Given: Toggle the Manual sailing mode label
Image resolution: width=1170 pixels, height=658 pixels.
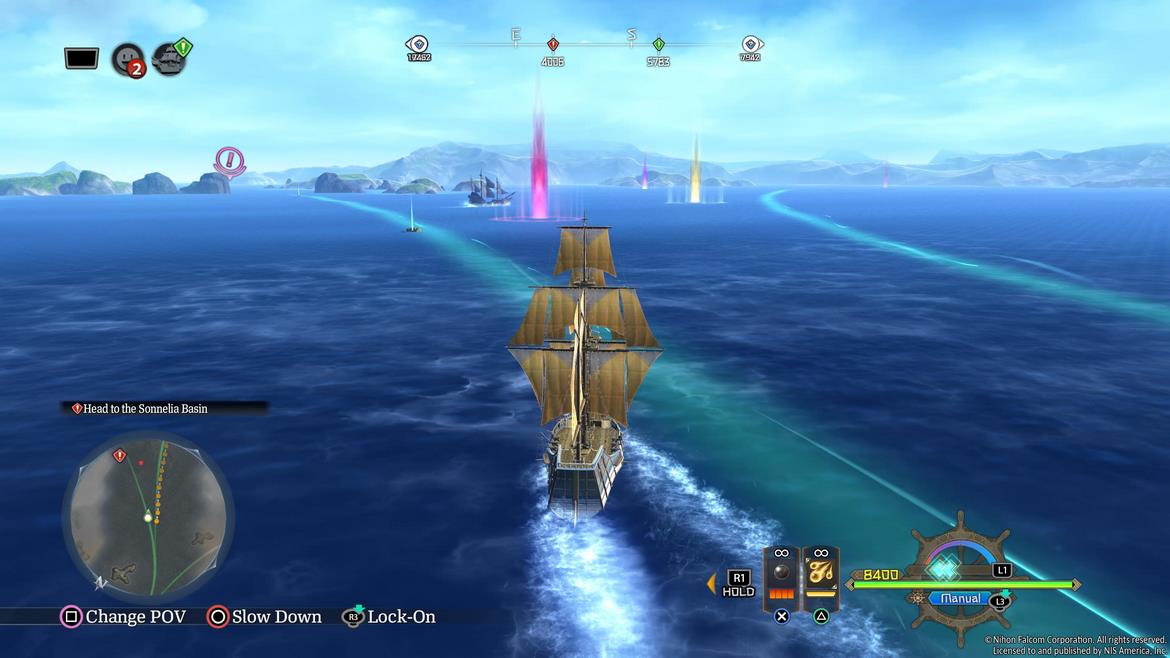Looking at the screenshot, I should click(960, 599).
